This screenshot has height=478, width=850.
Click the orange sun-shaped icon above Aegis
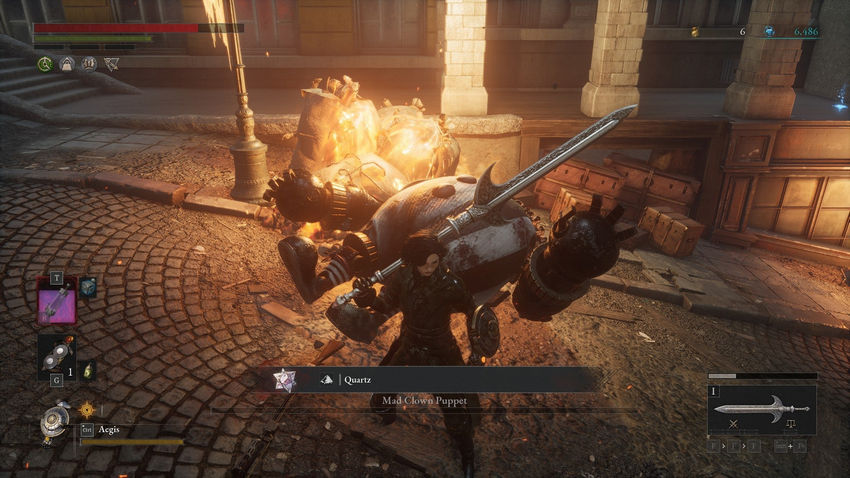pos(86,408)
